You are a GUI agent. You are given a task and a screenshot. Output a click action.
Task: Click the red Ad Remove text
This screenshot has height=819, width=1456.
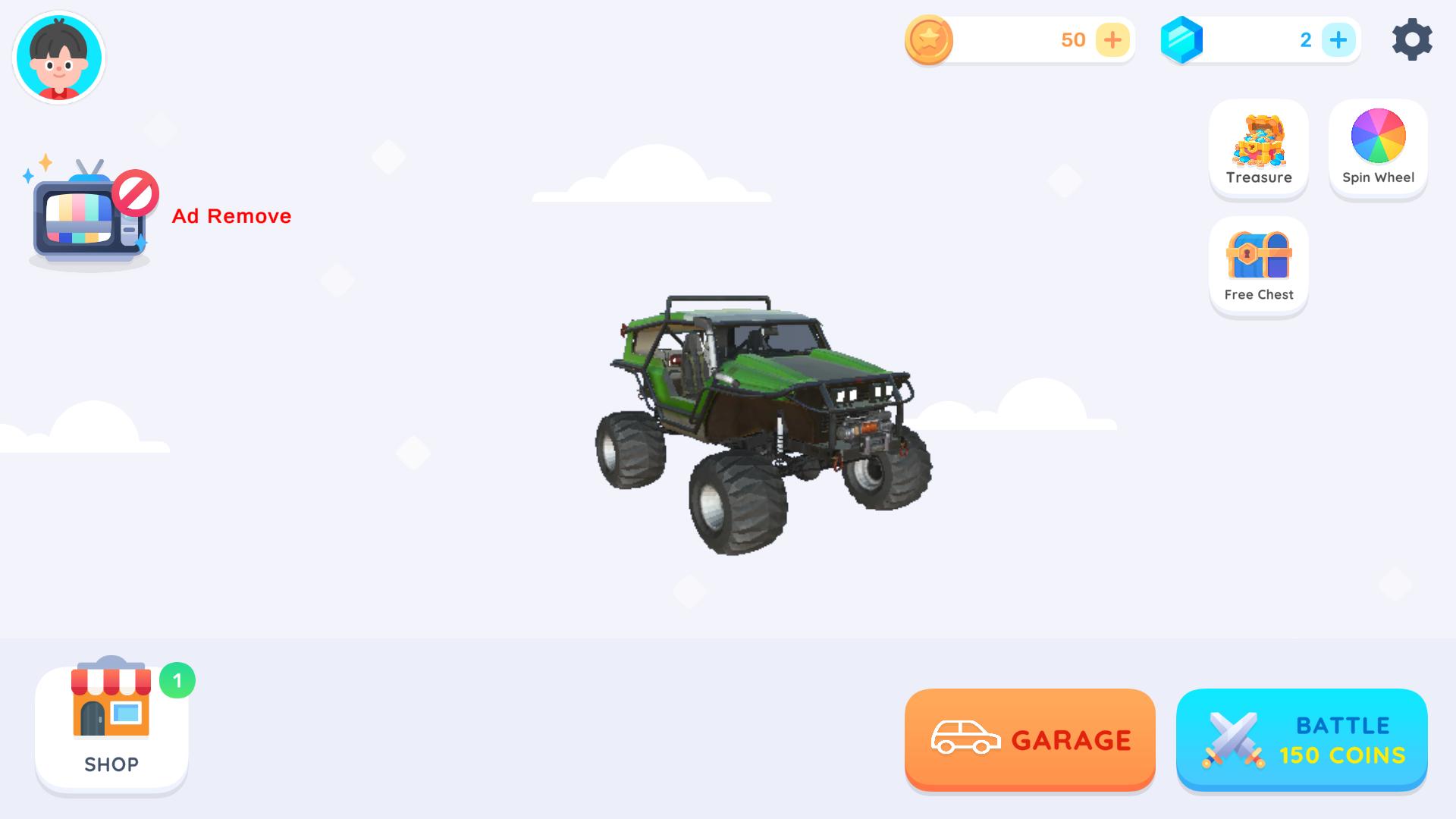231,216
